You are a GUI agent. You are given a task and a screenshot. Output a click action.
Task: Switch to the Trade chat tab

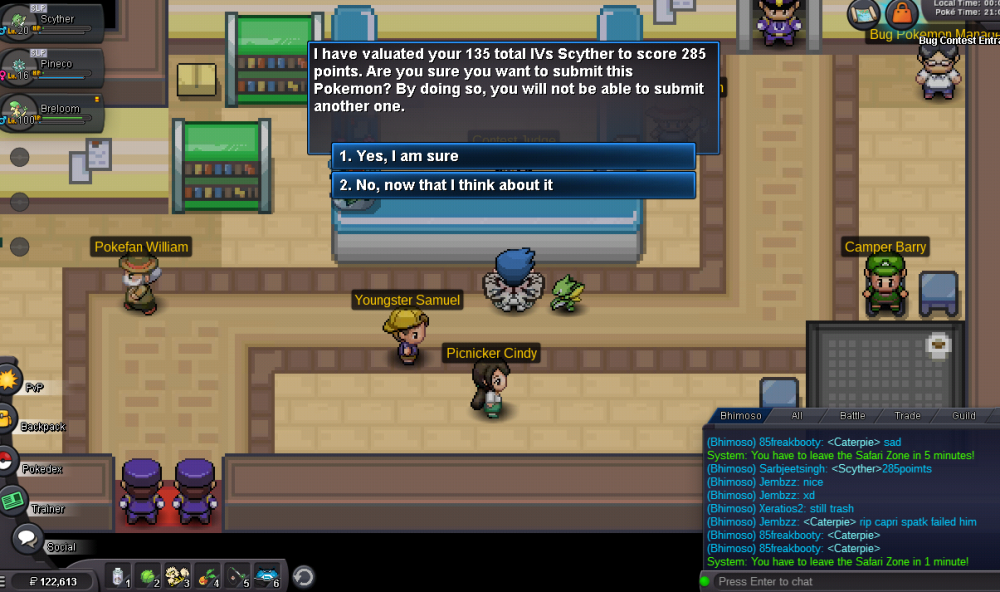pos(907,415)
